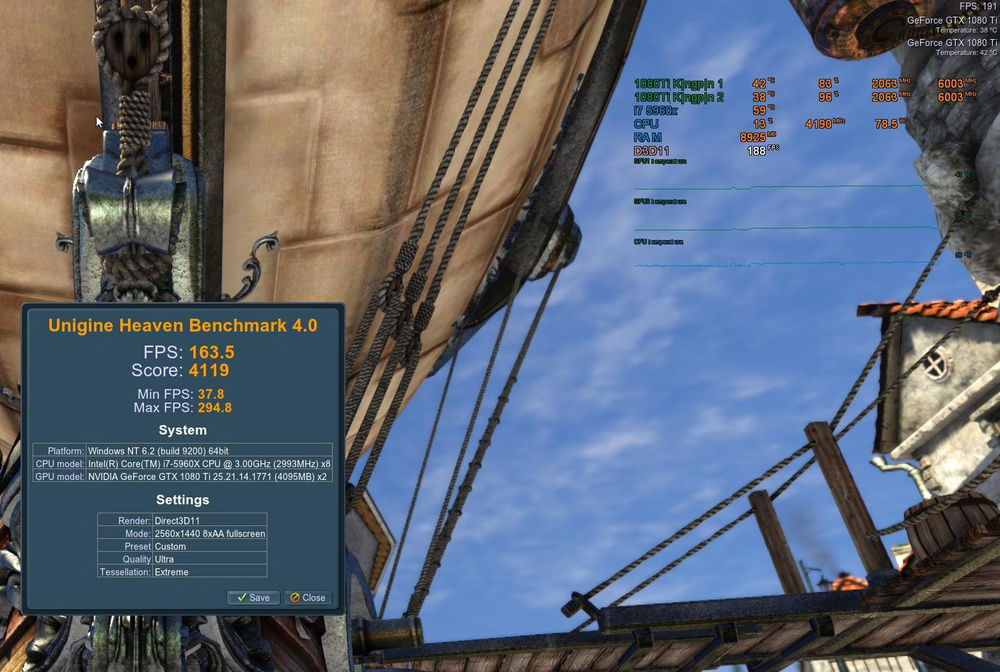This screenshot has height=672, width=1000.
Task: Close the Heaven Benchmark results dialog
Action: click(308, 597)
